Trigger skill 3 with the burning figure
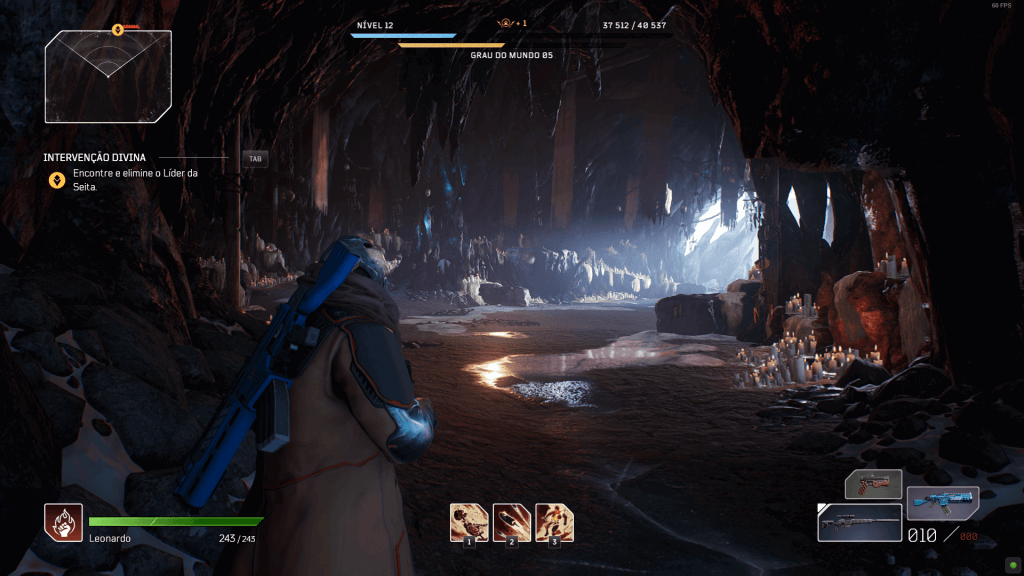 point(555,522)
